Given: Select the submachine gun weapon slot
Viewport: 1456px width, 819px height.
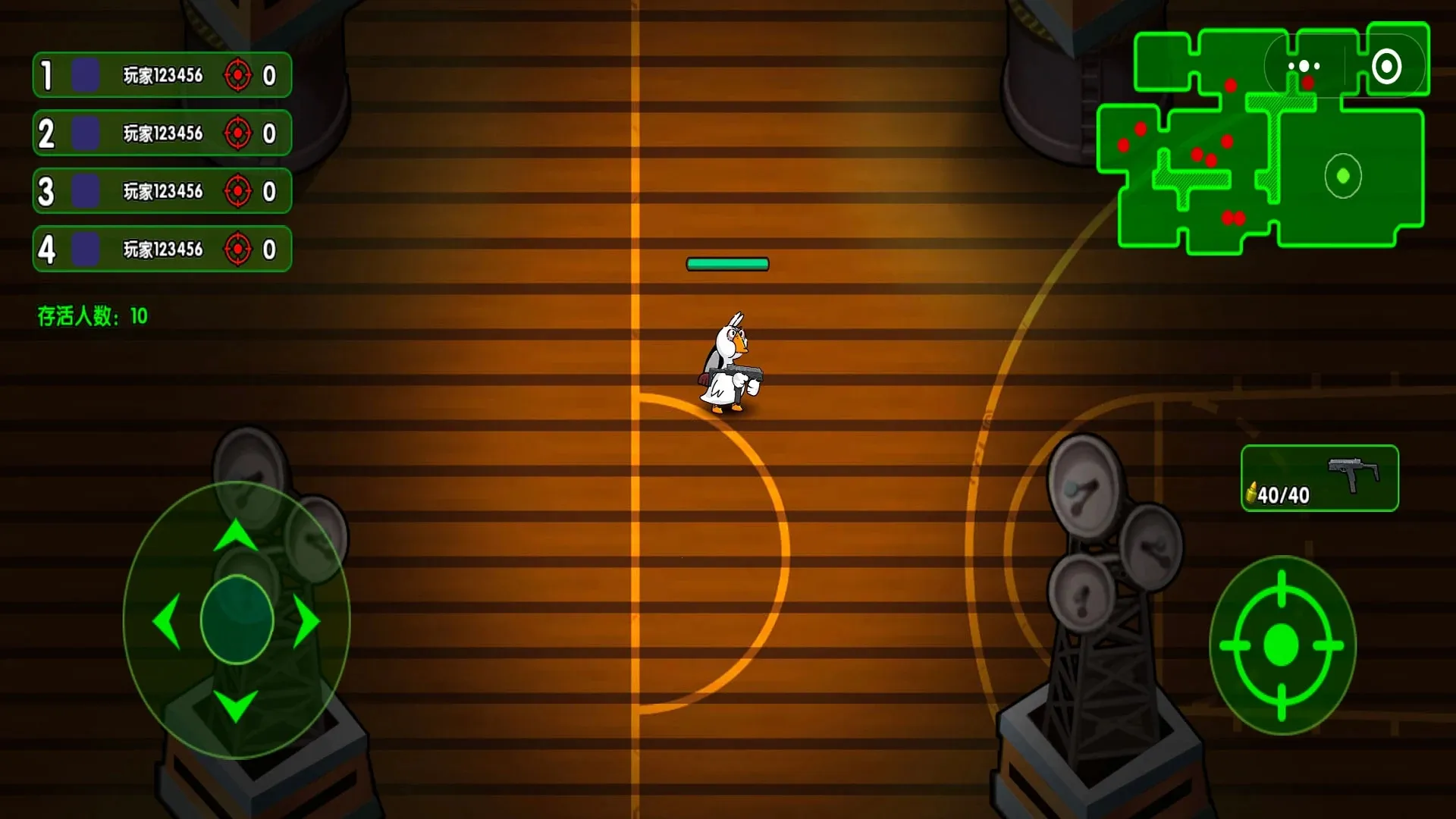Looking at the screenshot, I should coord(1319,479).
